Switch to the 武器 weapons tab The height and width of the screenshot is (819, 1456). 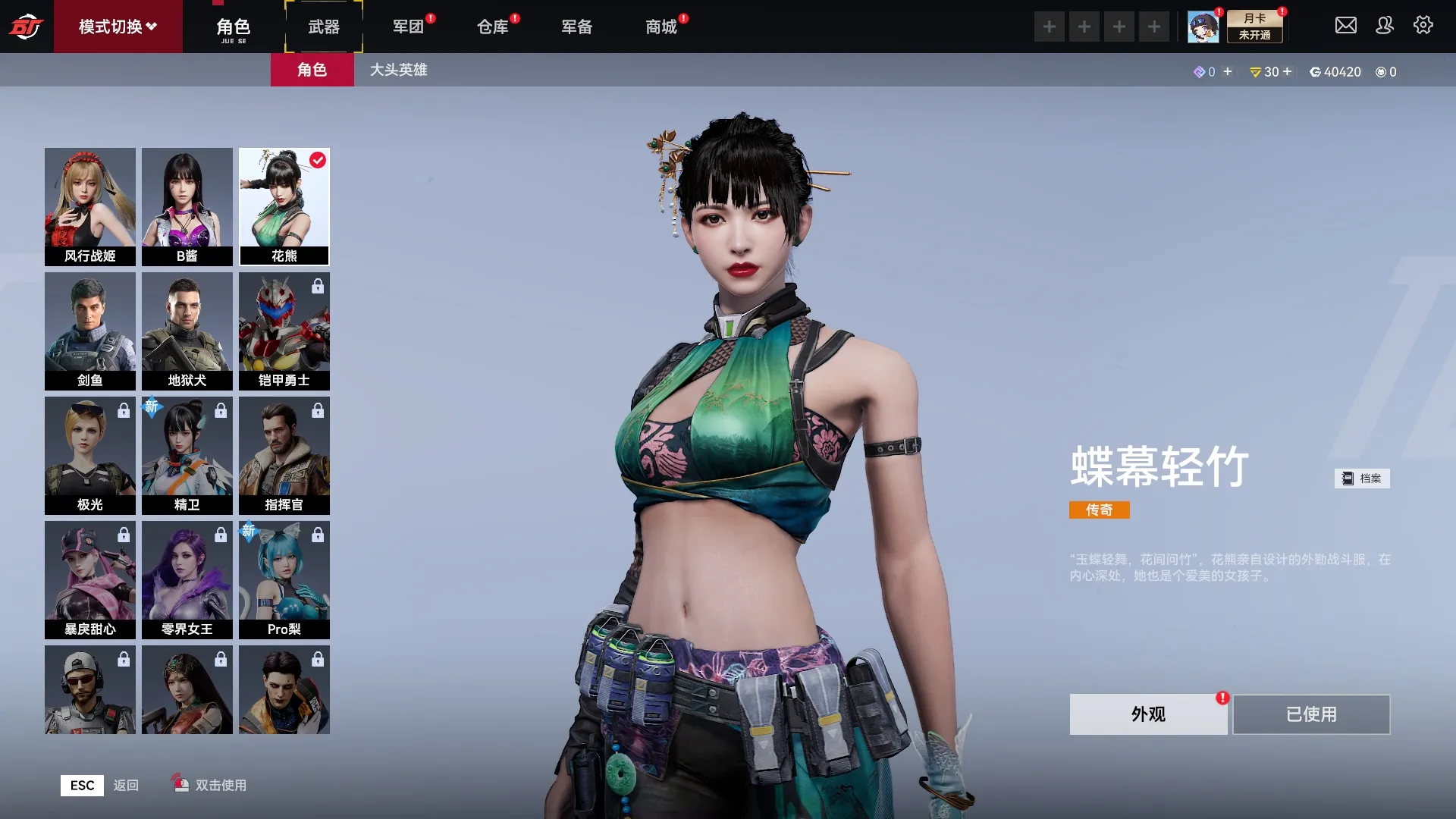point(324,27)
